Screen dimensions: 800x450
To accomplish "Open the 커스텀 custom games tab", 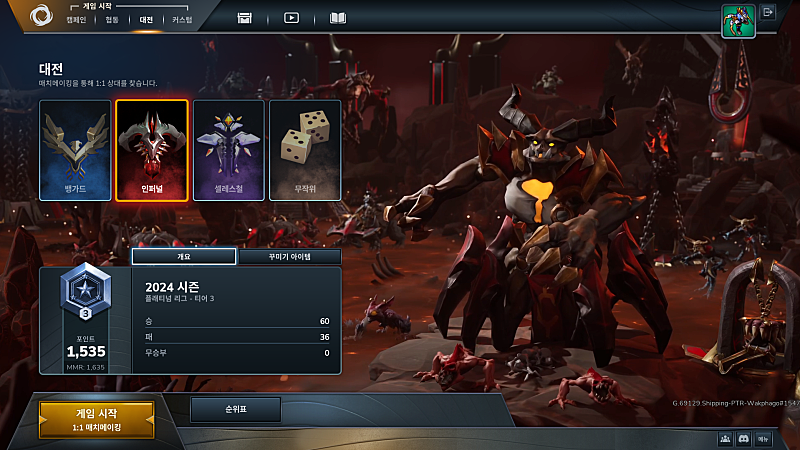I will click(x=181, y=19).
